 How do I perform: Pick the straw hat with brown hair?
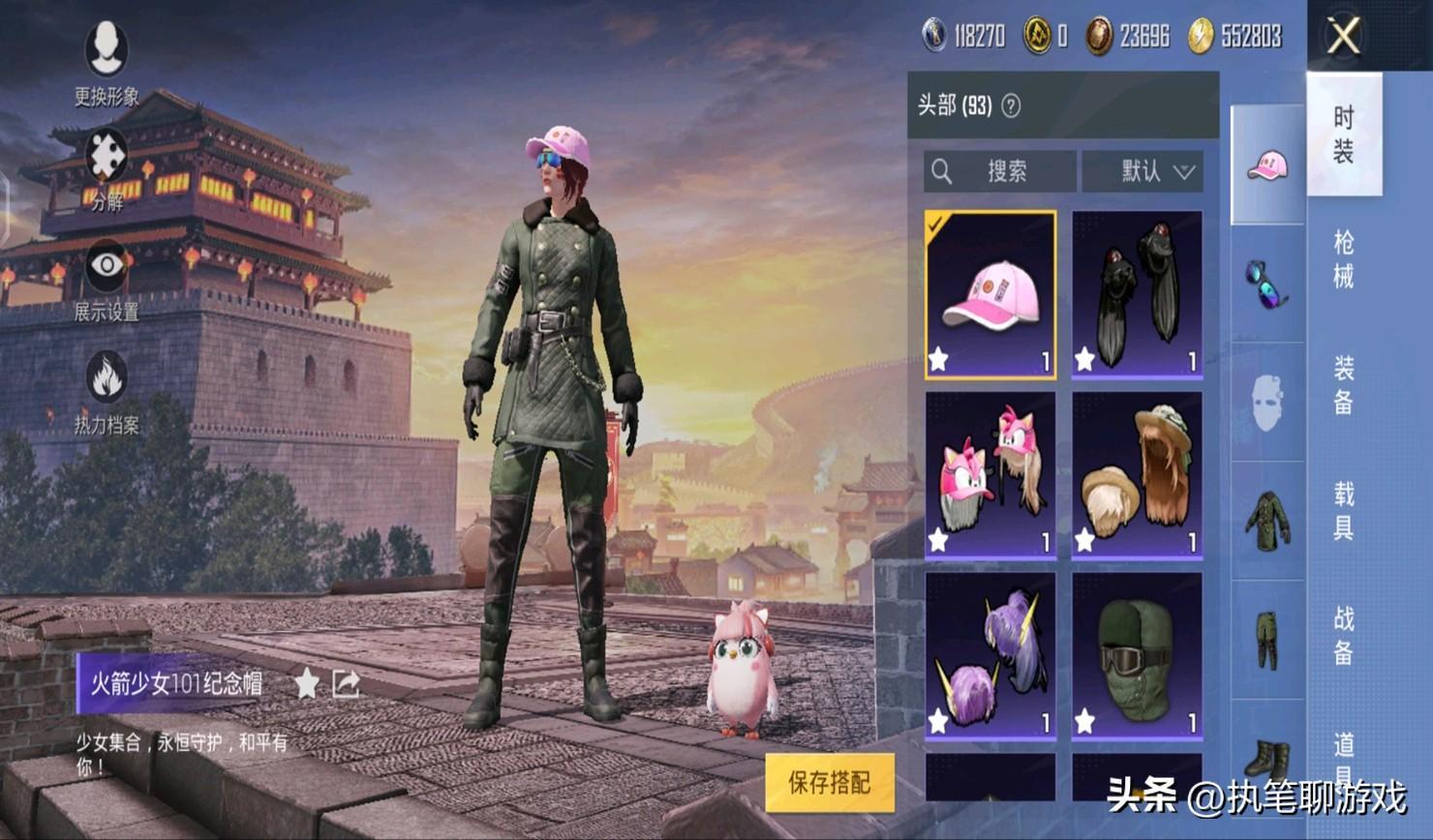click(1137, 474)
